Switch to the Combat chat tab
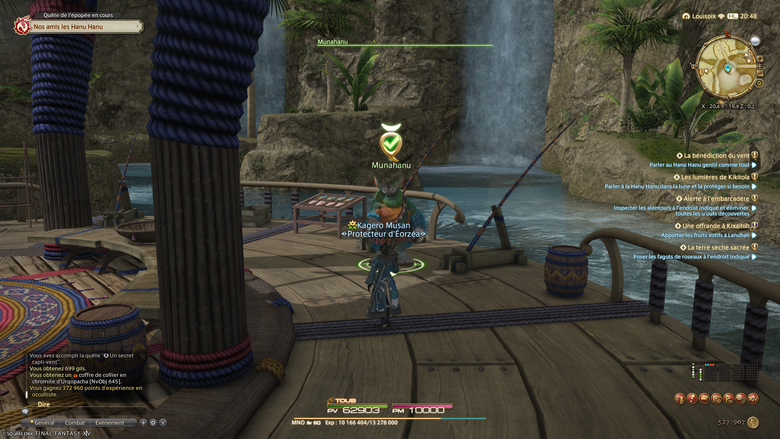 click(x=76, y=423)
